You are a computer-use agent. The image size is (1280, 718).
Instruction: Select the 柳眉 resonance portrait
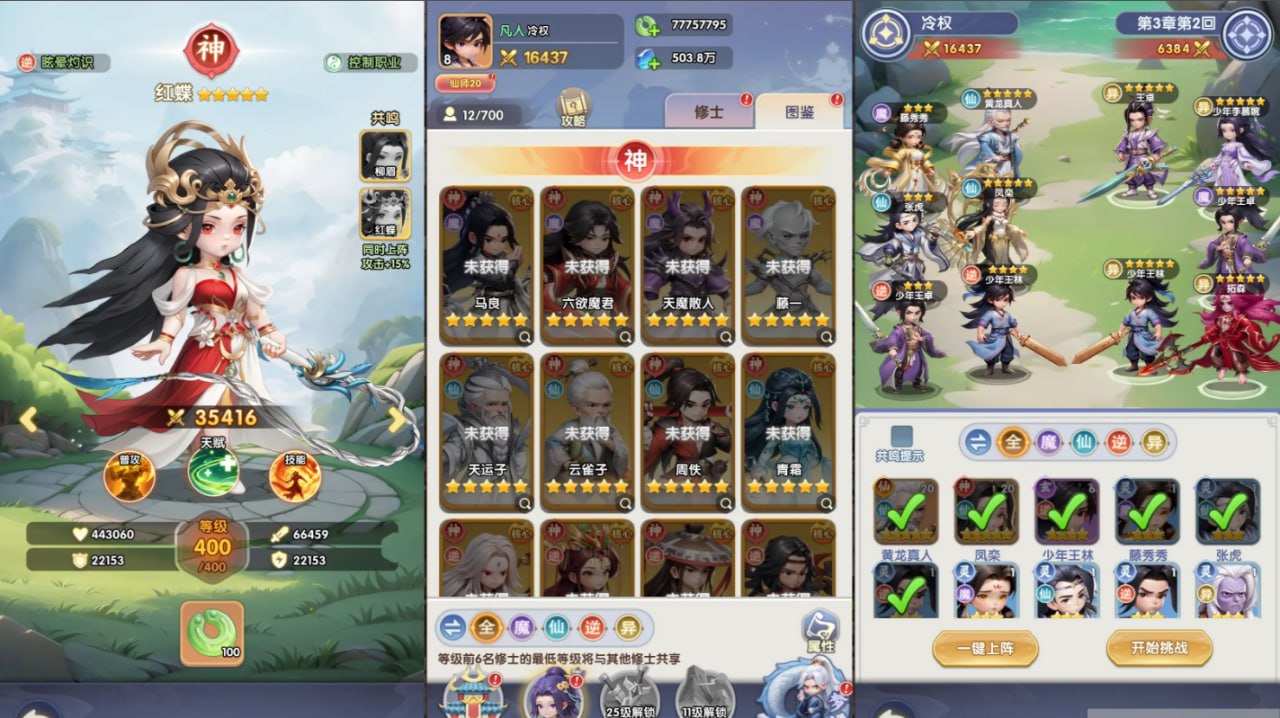(385, 156)
